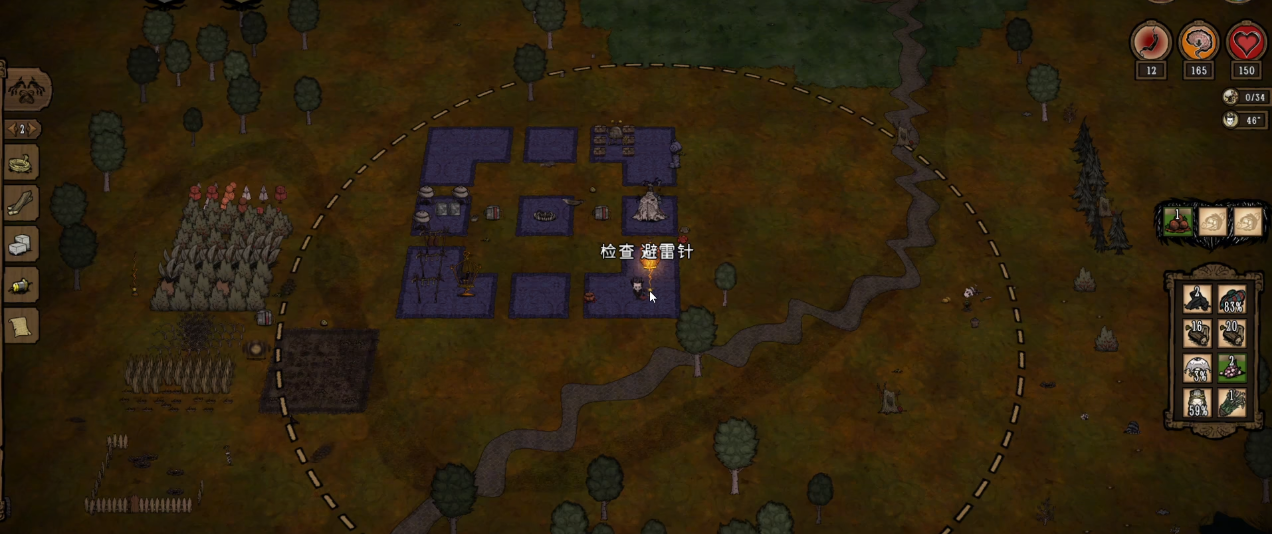Viewport: 1272px width, 534px height.
Task: Open the crafting menu tab
Action: (x=25, y=91)
